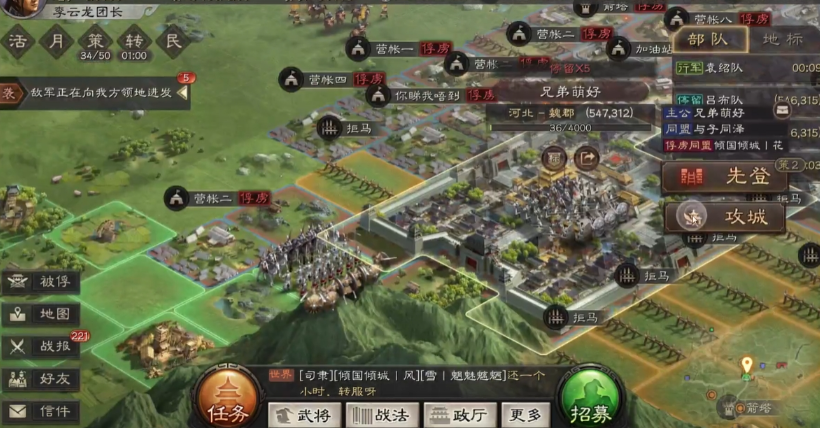
Task: Choose the 攻城 (Siege) action
Action: point(722,215)
